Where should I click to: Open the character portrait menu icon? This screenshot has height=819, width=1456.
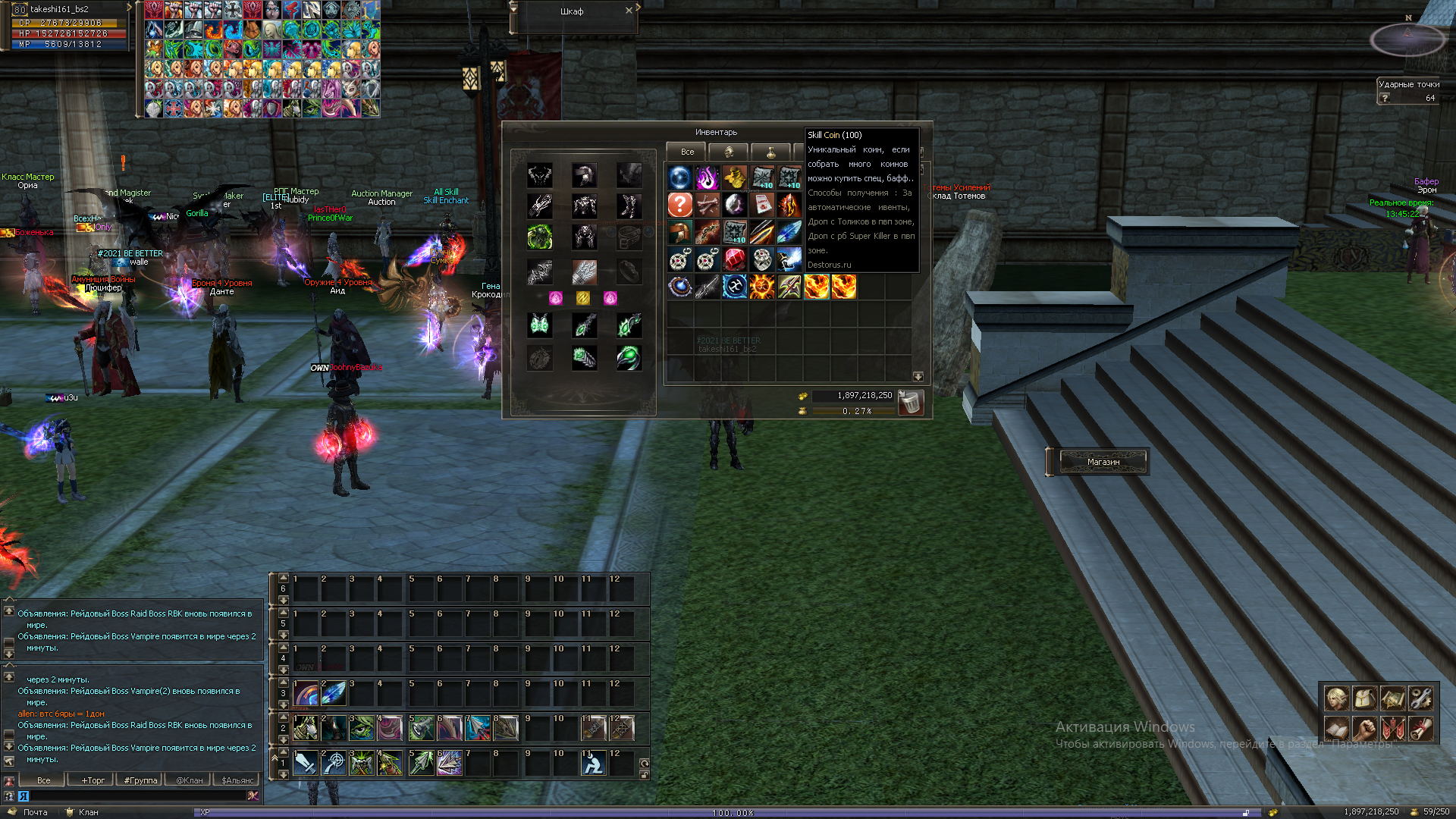1336,697
